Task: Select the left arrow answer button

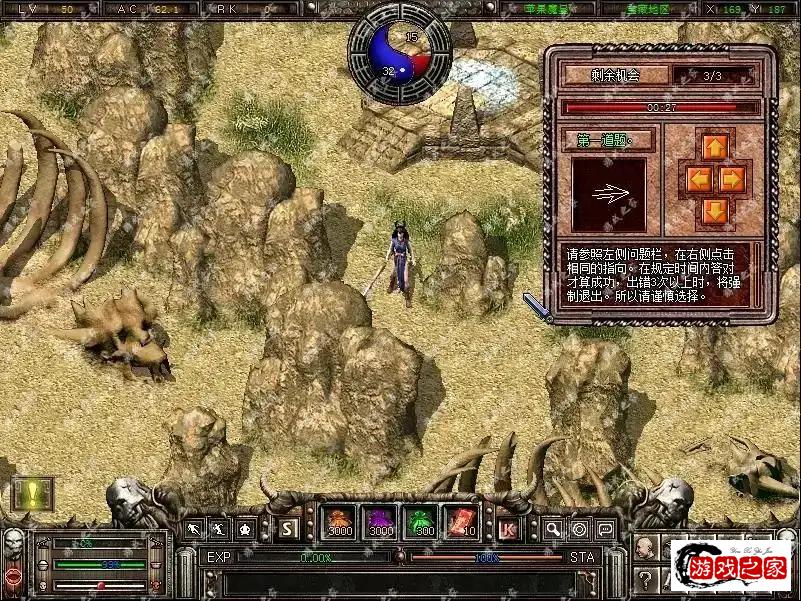Action: tap(697, 179)
